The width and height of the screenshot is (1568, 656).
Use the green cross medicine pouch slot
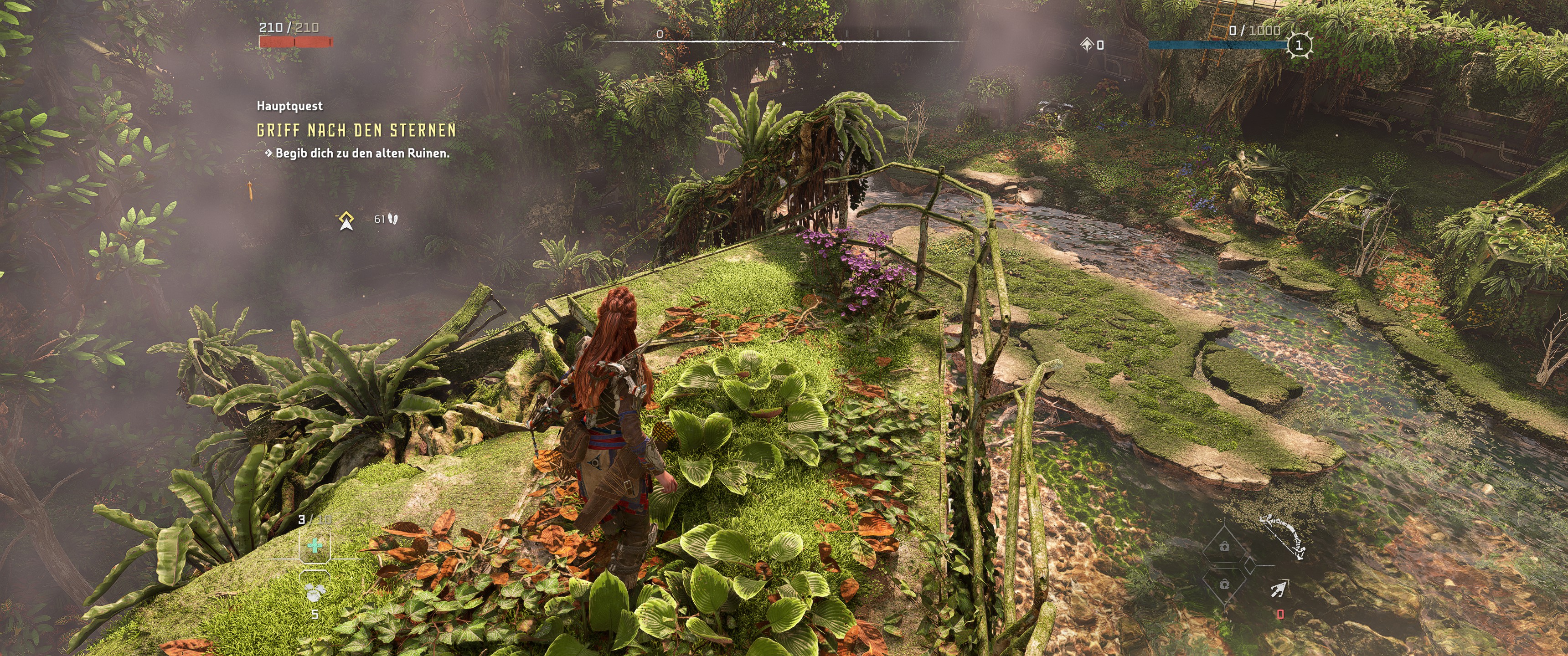(x=315, y=545)
